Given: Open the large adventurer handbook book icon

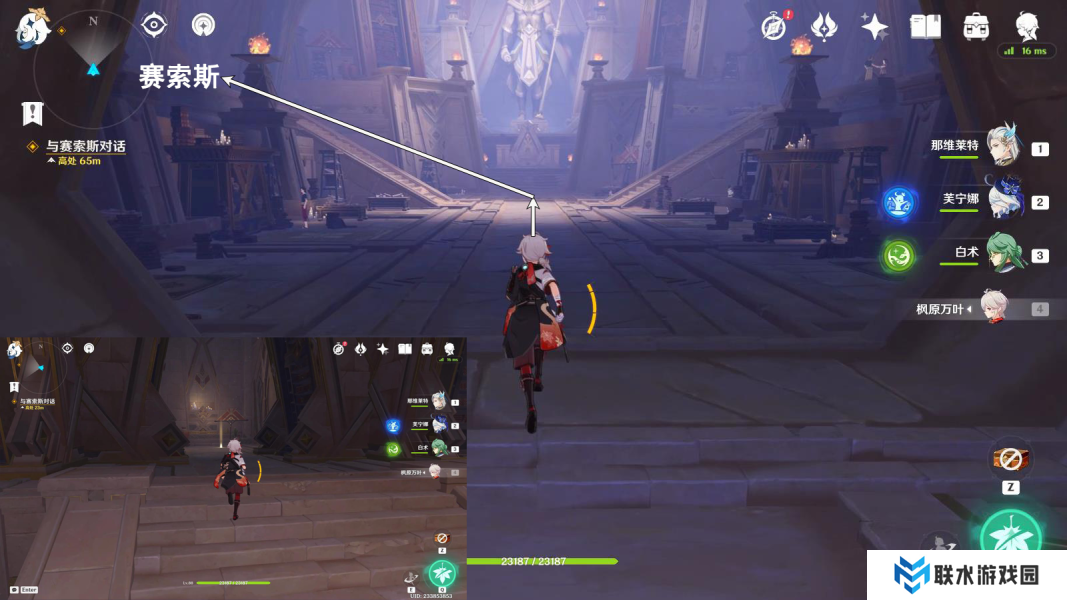Looking at the screenshot, I should point(925,27).
